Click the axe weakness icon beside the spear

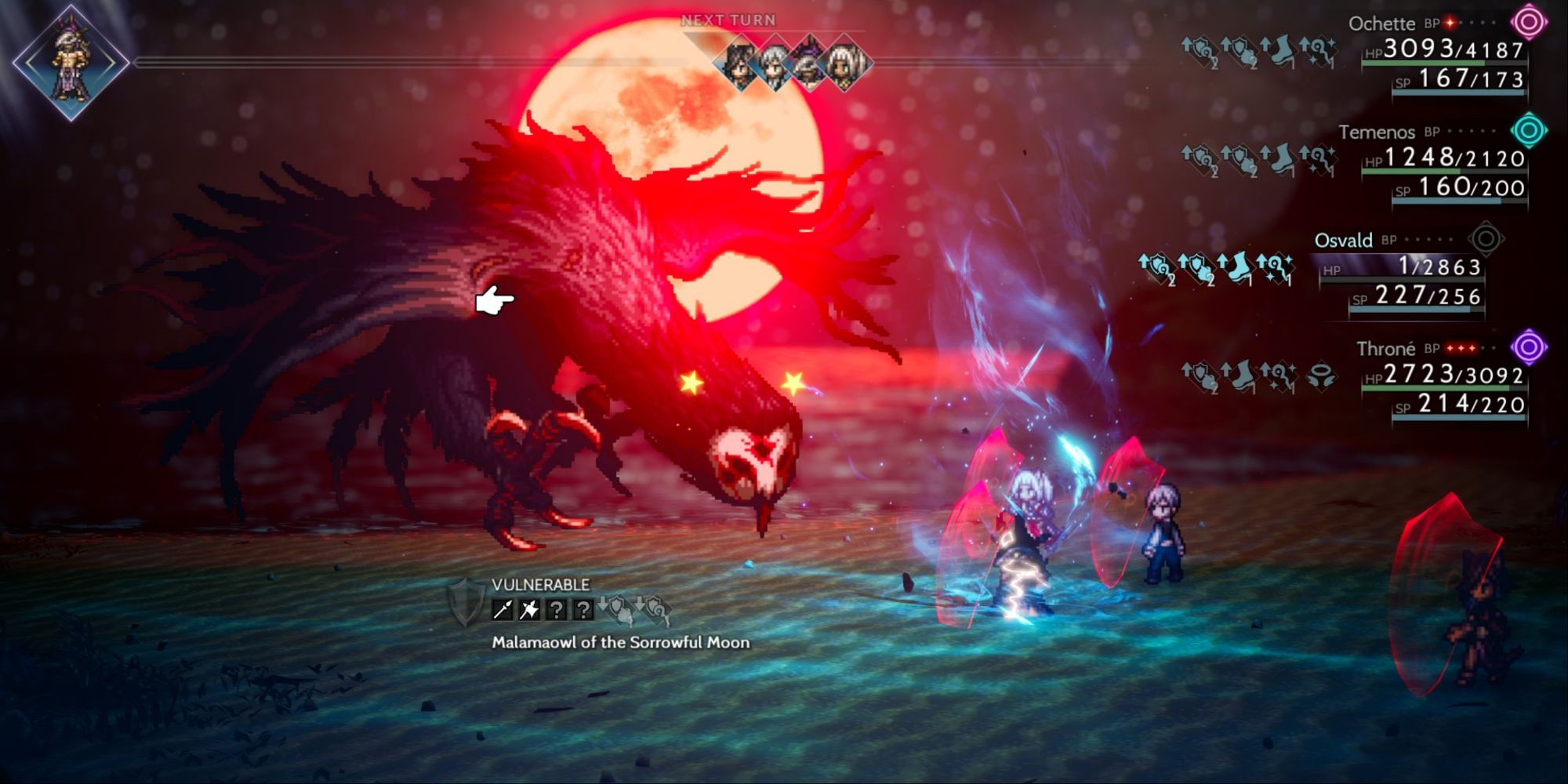click(x=531, y=608)
